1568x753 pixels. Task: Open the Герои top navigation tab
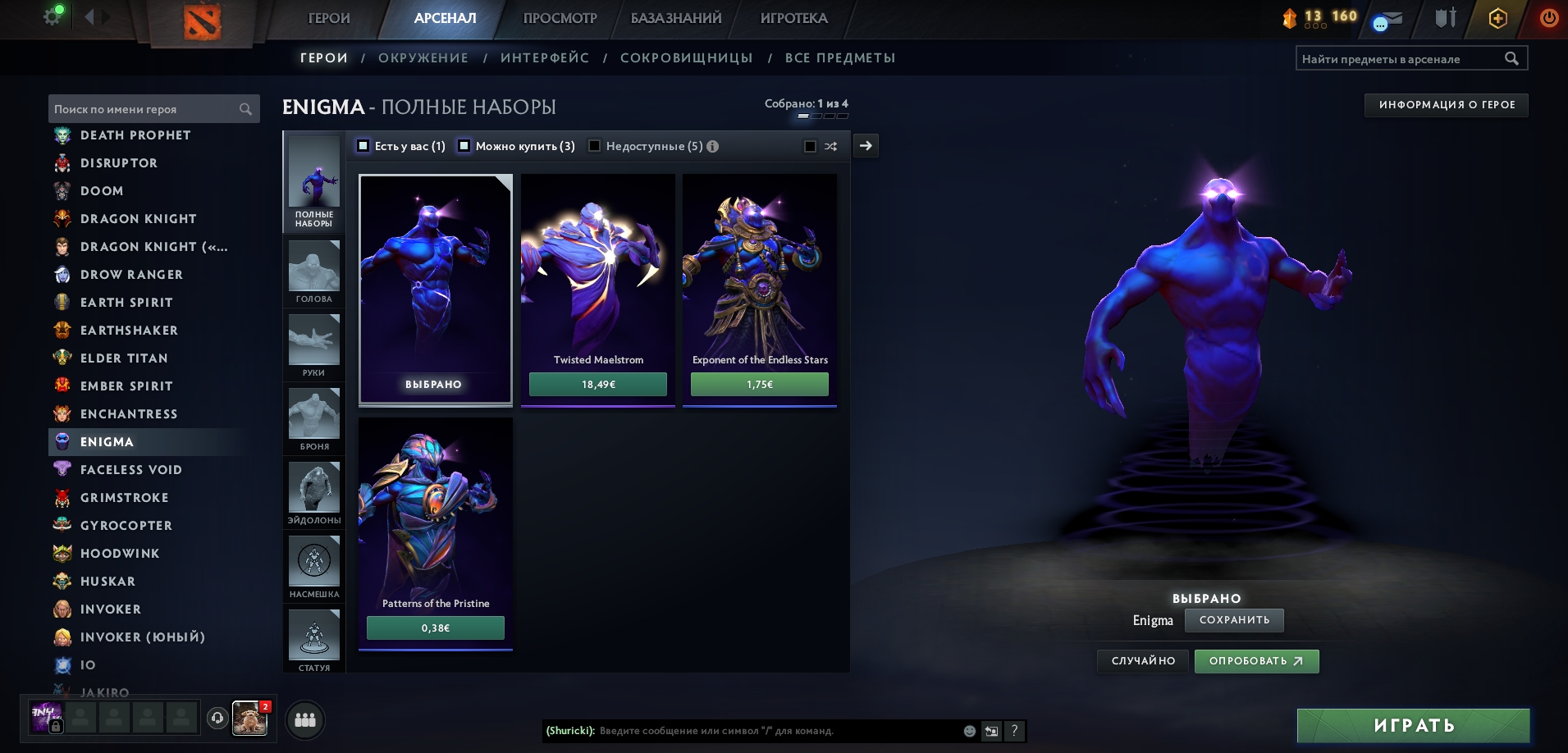click(328, 18)
